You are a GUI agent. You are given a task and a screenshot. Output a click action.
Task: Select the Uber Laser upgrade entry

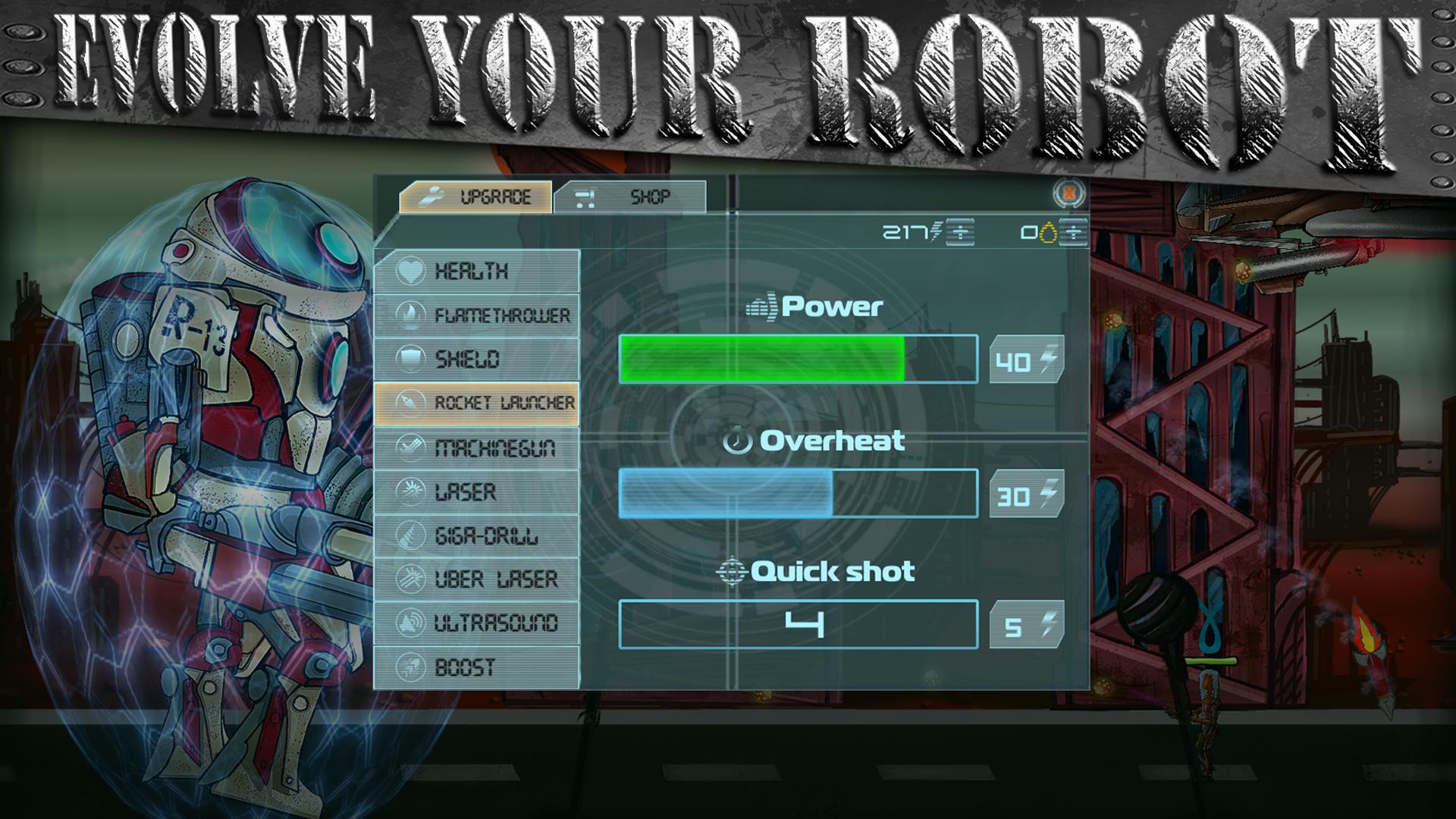pyautogui.click(x=497, y=580)
